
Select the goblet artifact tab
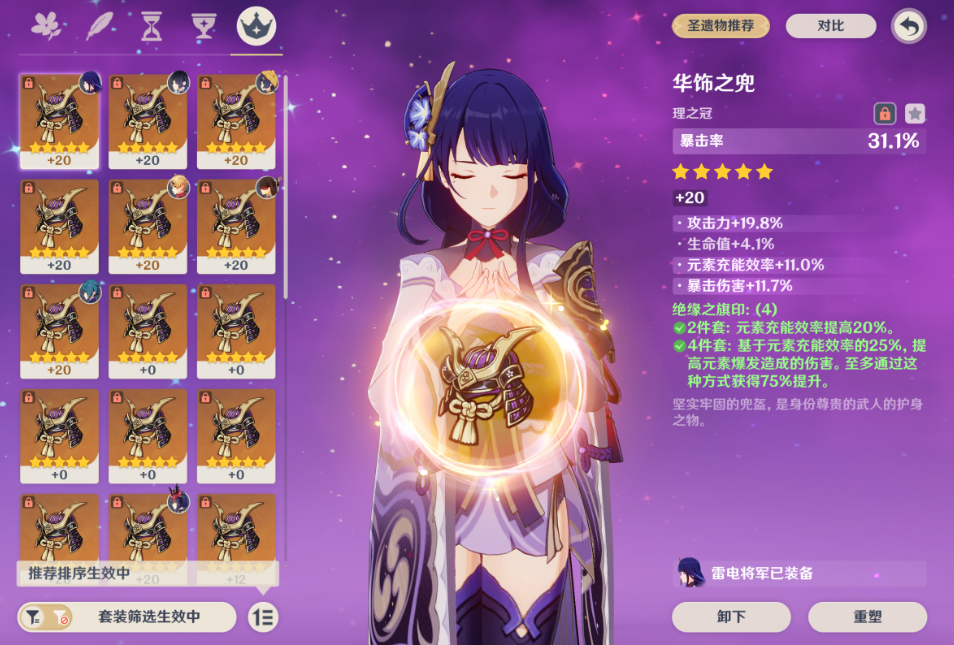pos(204,25)
